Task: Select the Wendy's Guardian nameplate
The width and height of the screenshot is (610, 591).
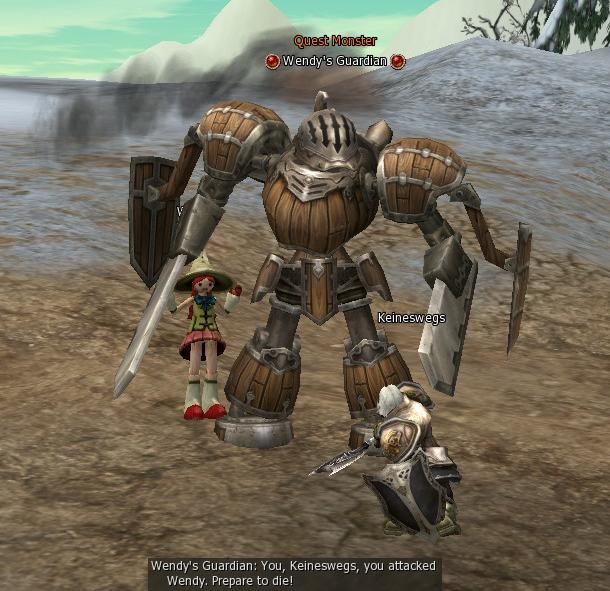Action: point(335,61)
